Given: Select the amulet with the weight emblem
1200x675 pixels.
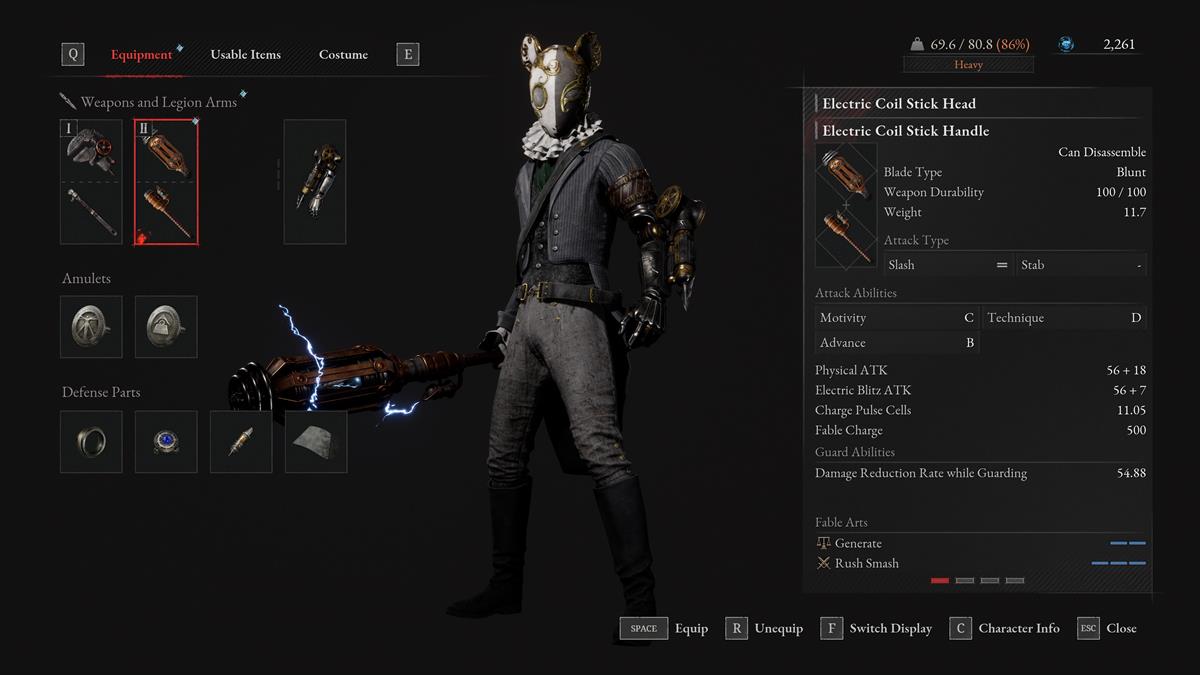Looking at the screenshot, I should click(x=166, y=326).
